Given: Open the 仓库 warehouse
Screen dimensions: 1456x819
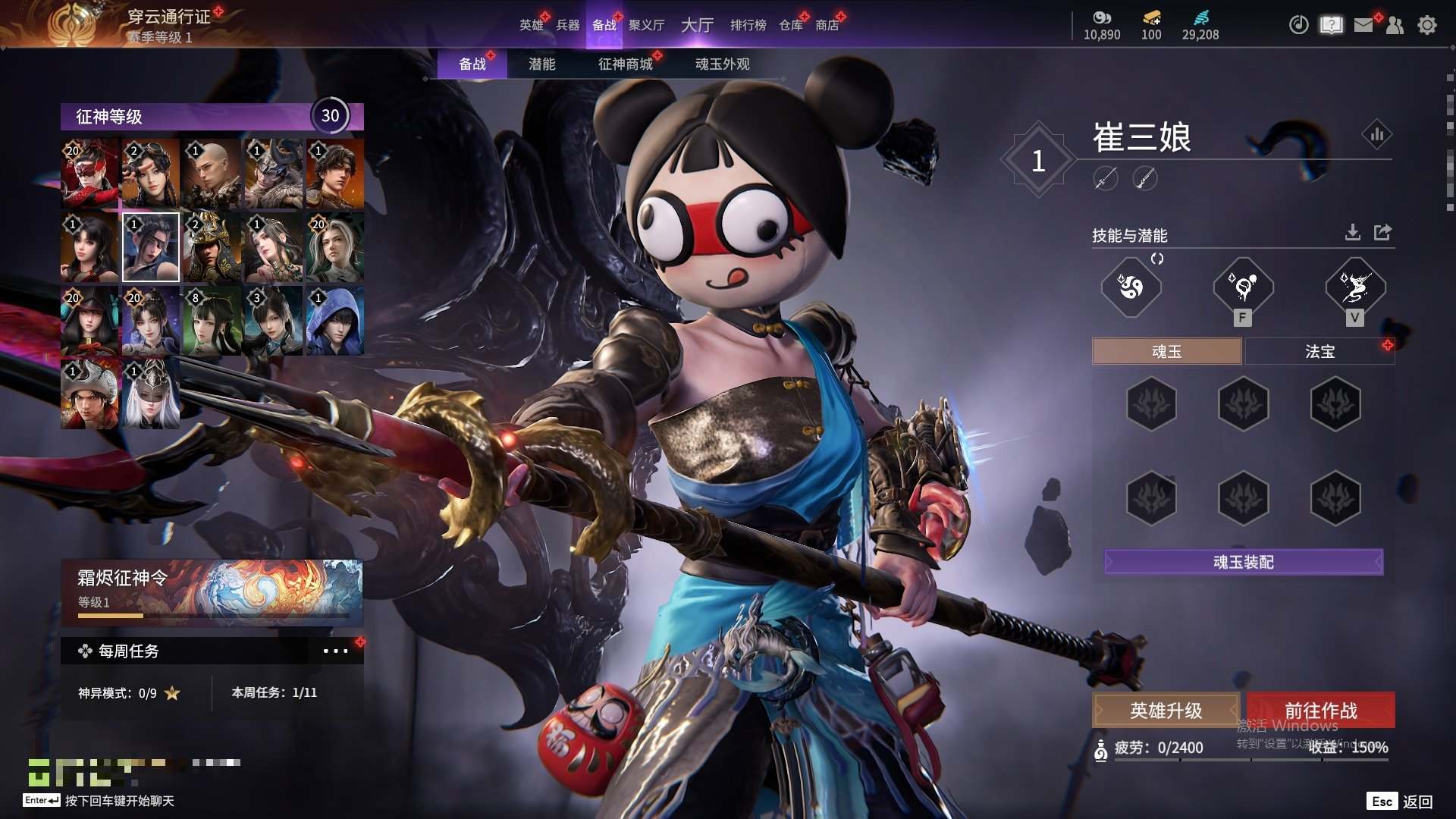Looking at the screenshot, I should point(790,25).
